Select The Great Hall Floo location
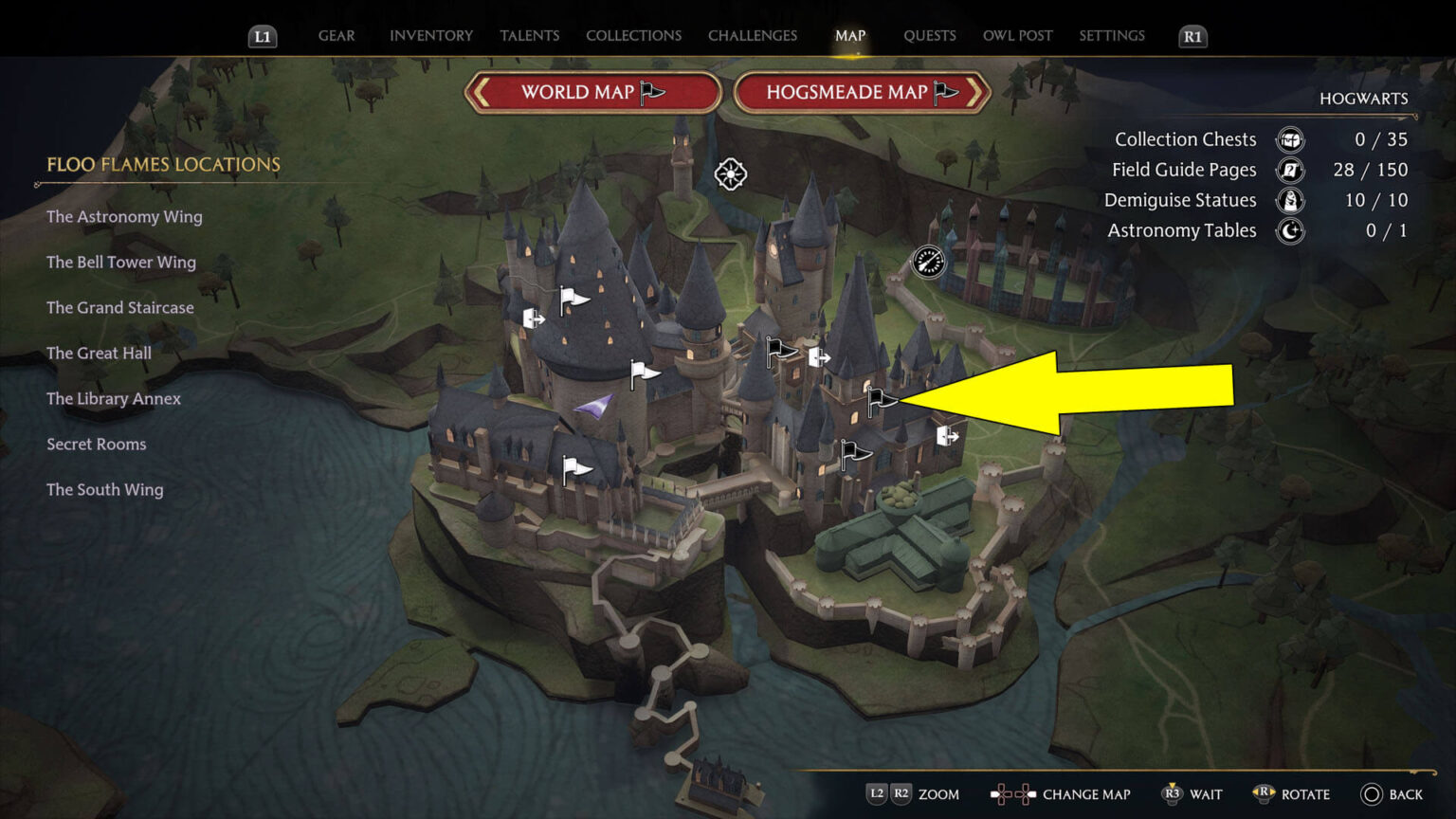This screenshot has height=819, width=1456. (99, 353)
